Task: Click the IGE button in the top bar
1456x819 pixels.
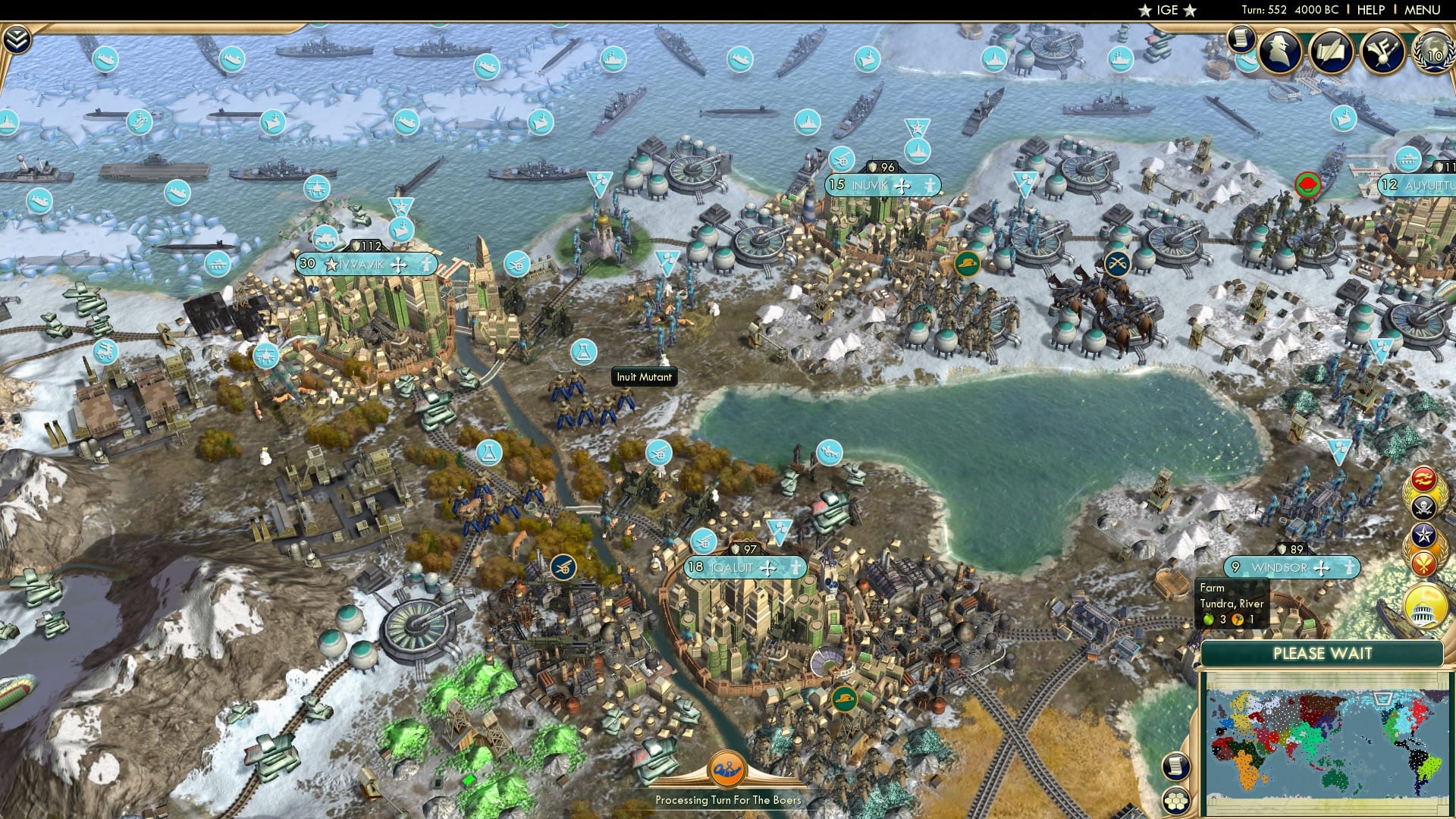Action: [1166, 10]
